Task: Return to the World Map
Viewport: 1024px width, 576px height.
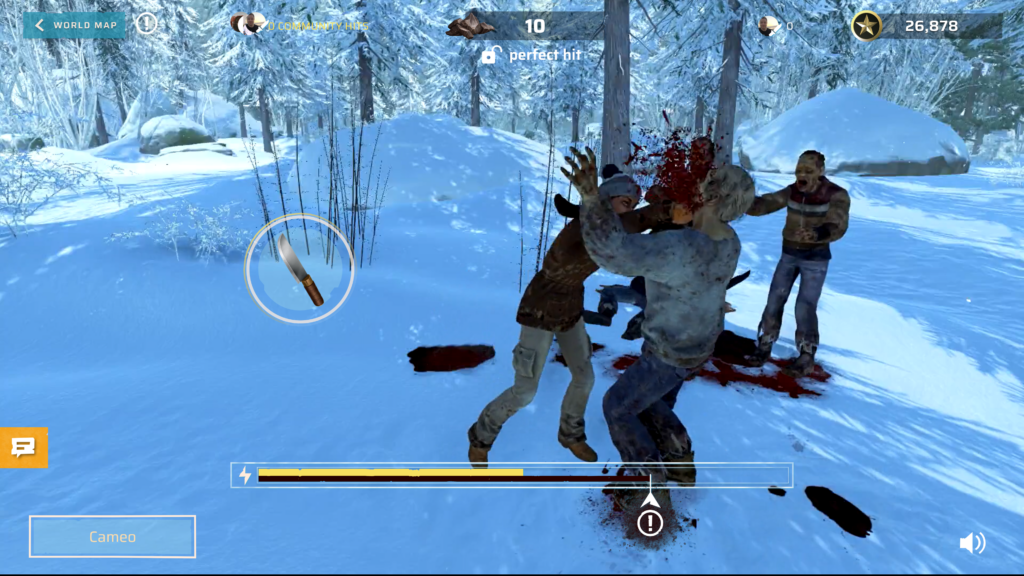Action: pyautogui.click(x=74, y=25)
